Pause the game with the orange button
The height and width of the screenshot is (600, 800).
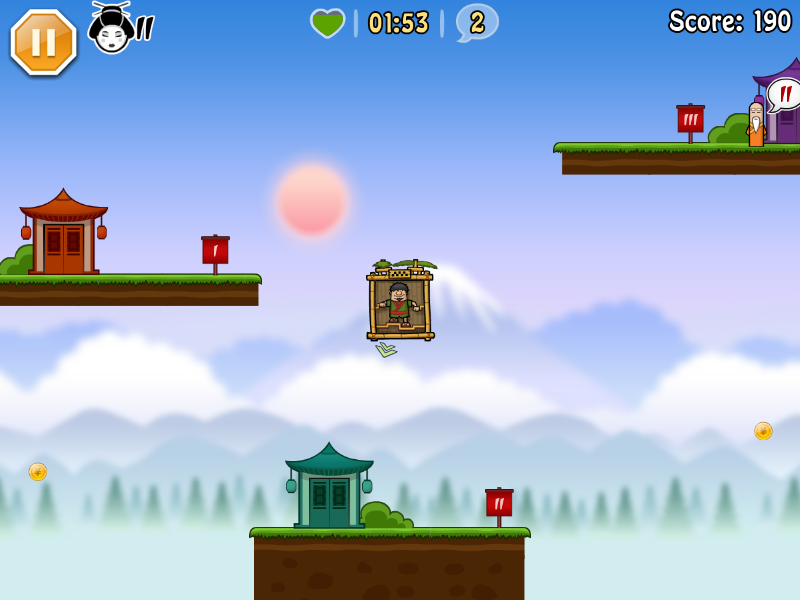tap(43, 42)
